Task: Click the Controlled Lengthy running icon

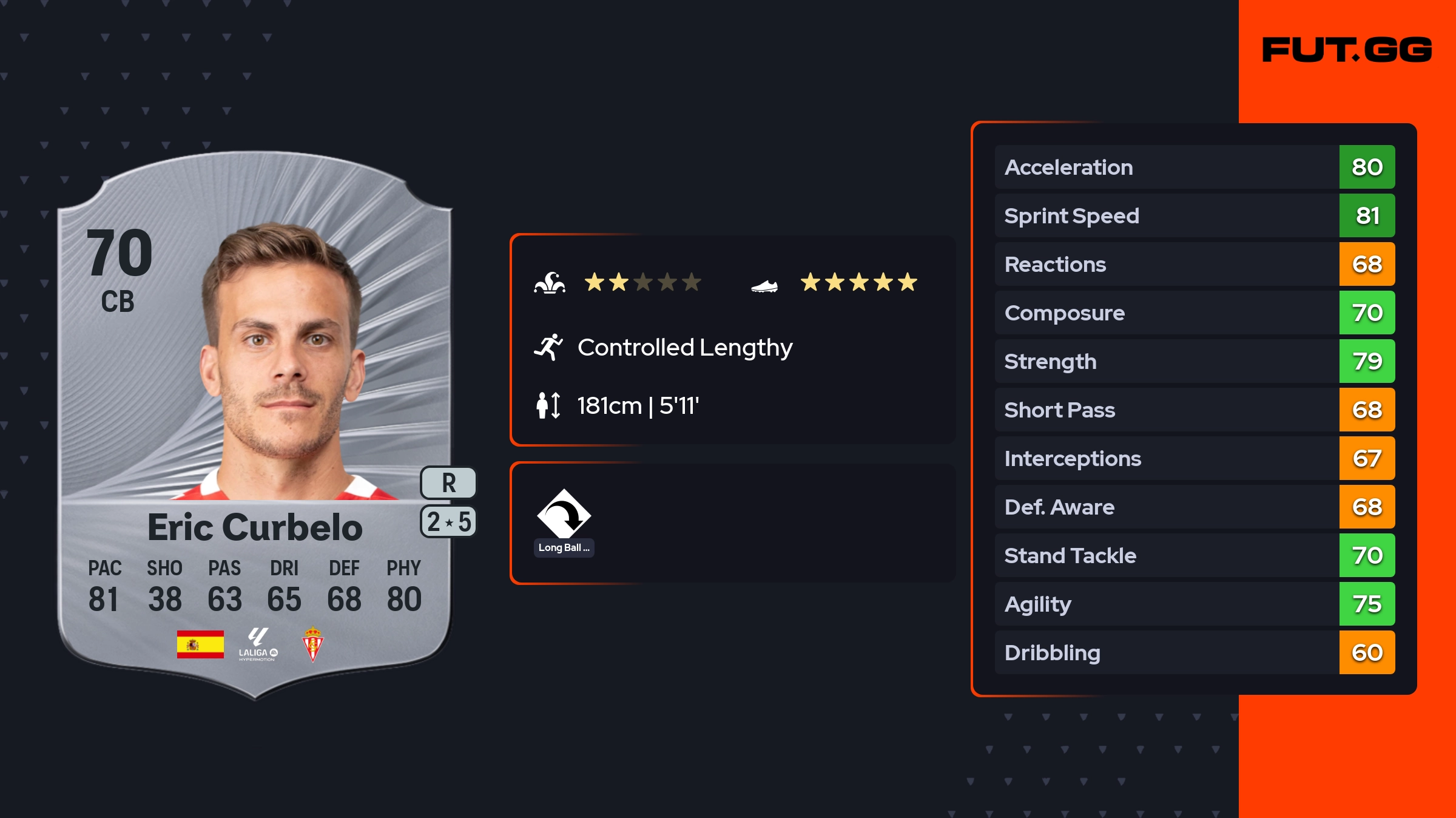Action: [548, 347]
